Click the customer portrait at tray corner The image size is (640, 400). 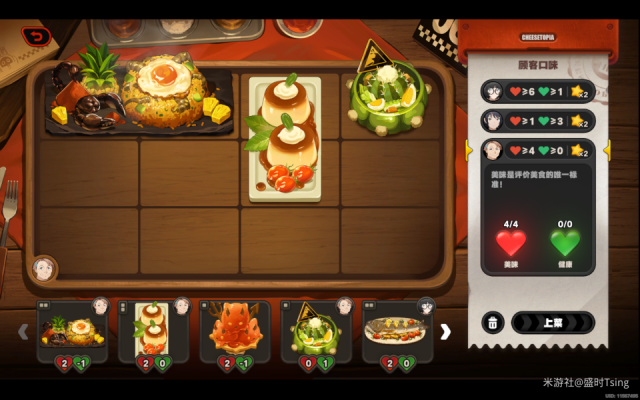[x=43, y=269]
